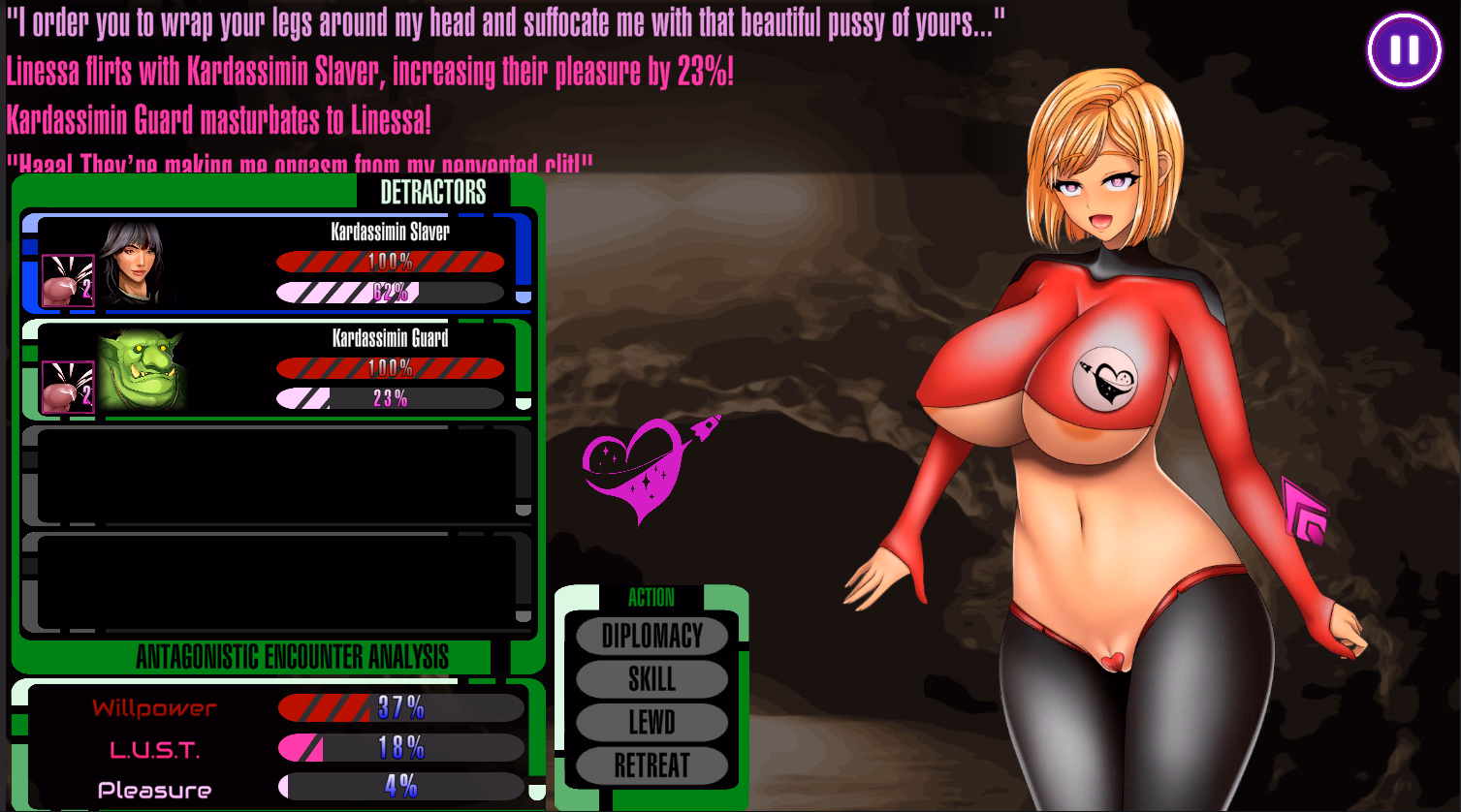Select the SKILL action
The width and height of the screenshot is (1461, 812).
[x=651, y=679]
